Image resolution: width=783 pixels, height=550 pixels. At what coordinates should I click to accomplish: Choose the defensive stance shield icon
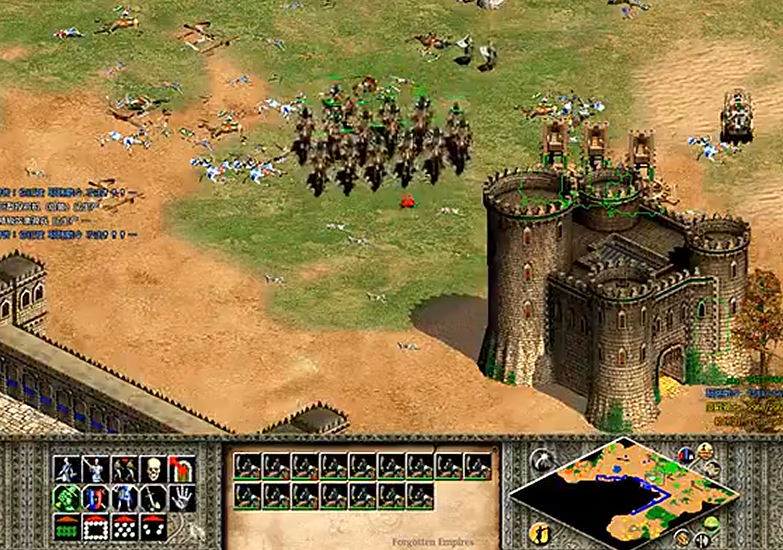[x=96, y=497]
